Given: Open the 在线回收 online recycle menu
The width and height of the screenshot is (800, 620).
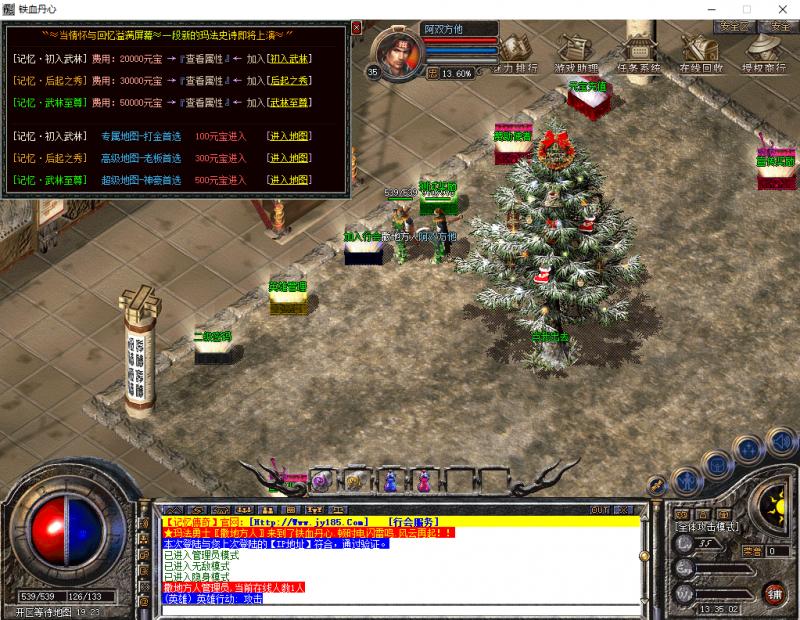Looking at the screenshot, I should (700, 53).
